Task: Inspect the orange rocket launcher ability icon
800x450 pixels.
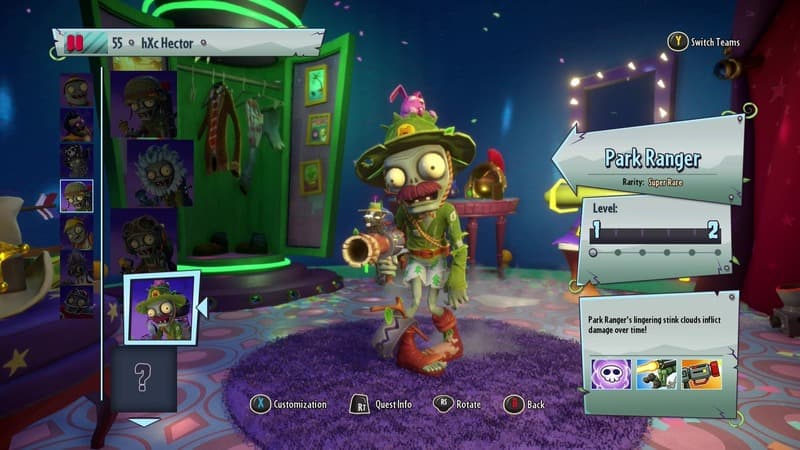Action: point(701,374)
